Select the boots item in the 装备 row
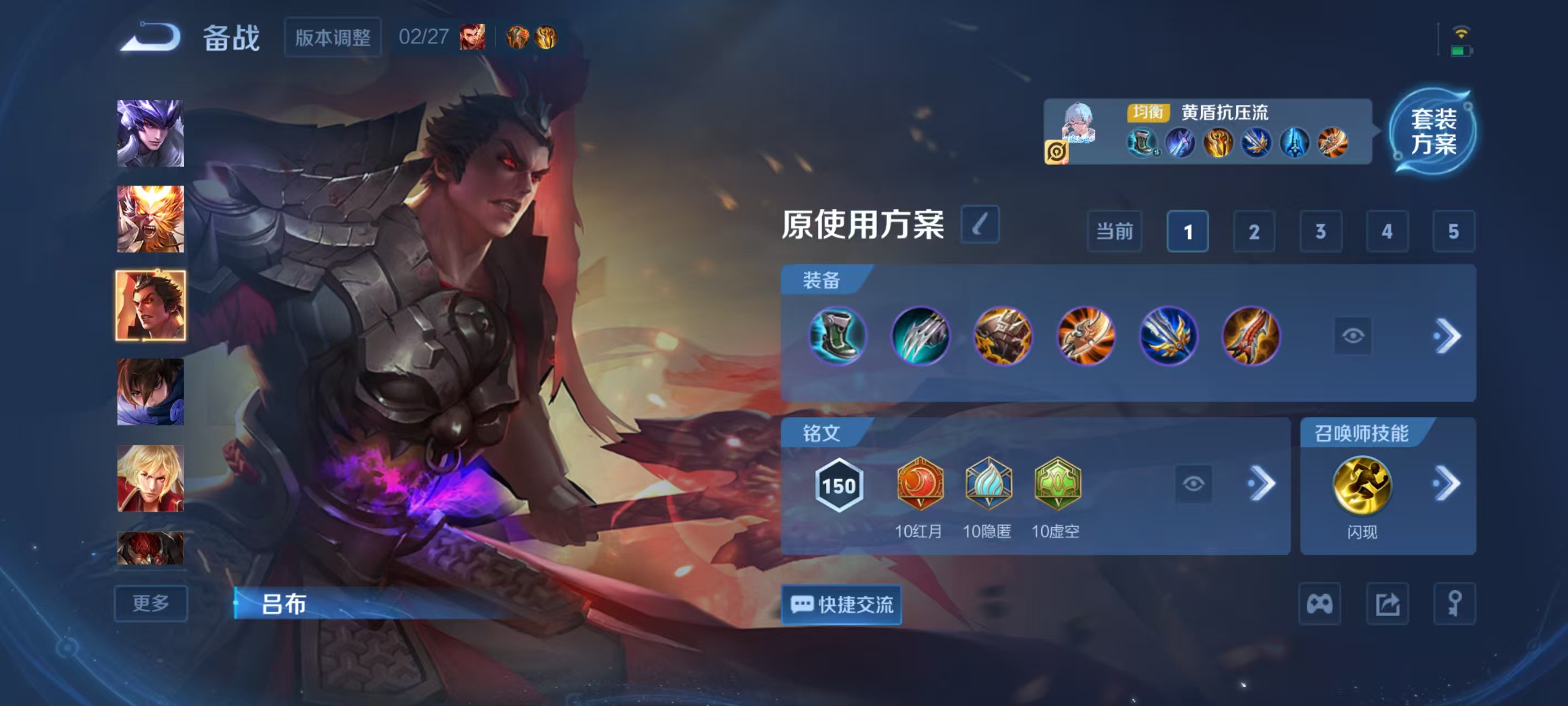1568x706 pixels. (837, 336)
